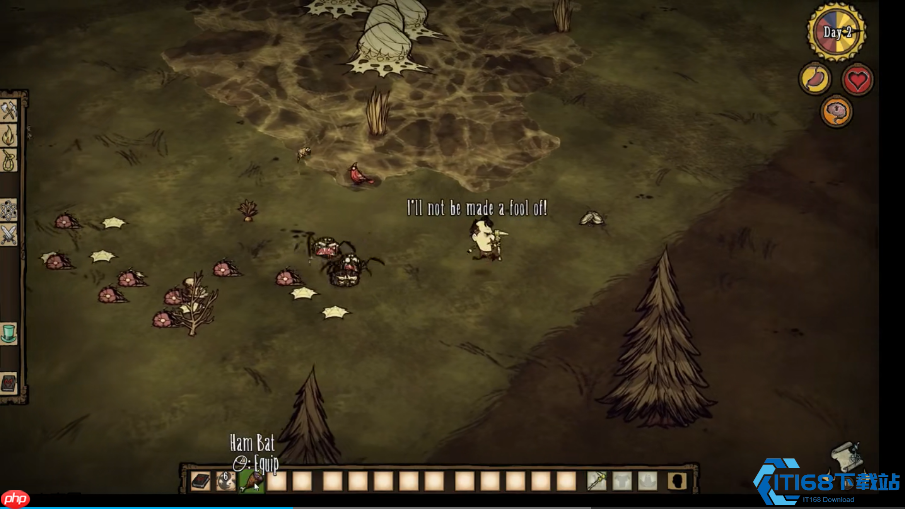
Task: Open the top hat Dress crafting tab
Action: (x=9, y=333)
